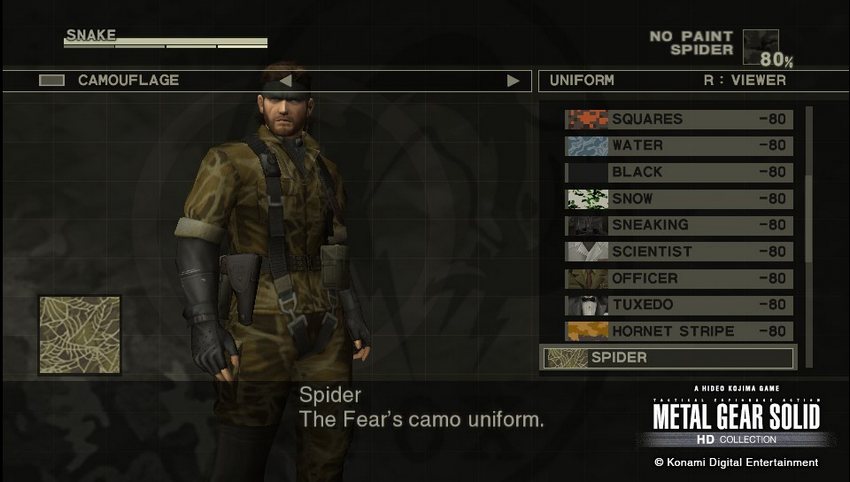Open the Uniform category header
This screenshot has width=850, height=482.
(581, 80)
